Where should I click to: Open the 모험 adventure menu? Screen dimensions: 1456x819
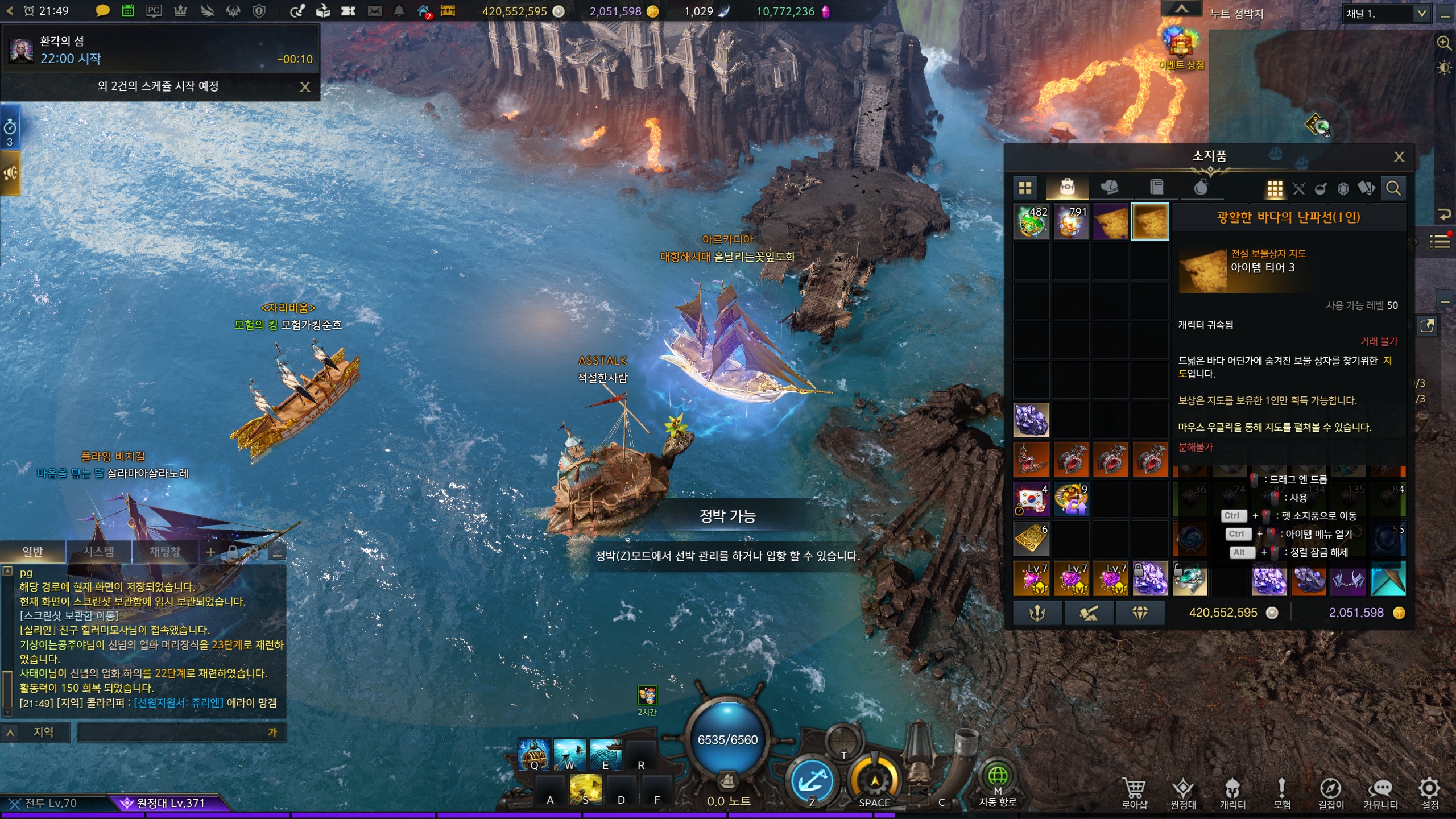click(x=1281, y=793)
